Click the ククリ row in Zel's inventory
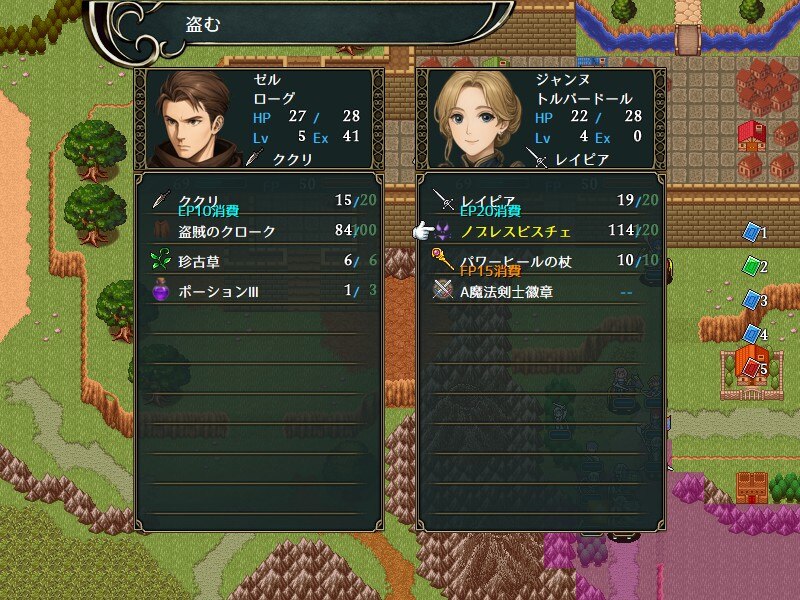 pos(256,200)
